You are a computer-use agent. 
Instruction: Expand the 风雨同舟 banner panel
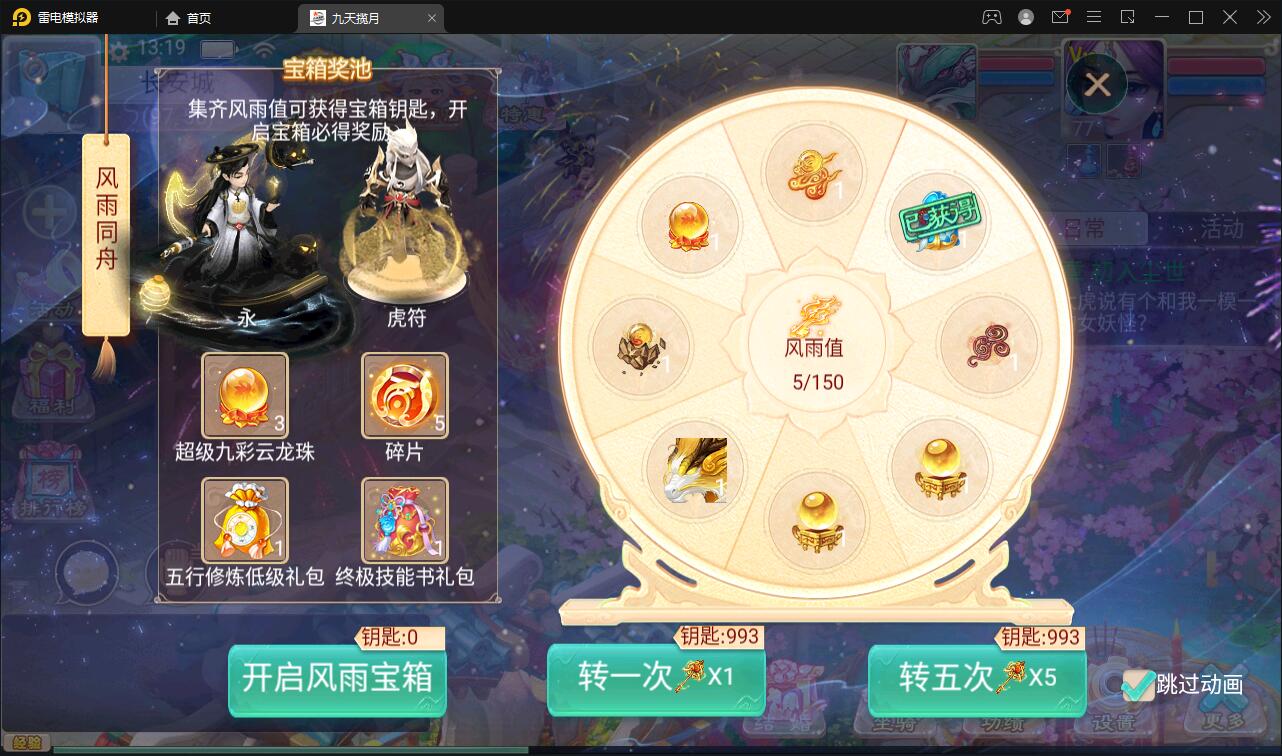tap(106, 230)
